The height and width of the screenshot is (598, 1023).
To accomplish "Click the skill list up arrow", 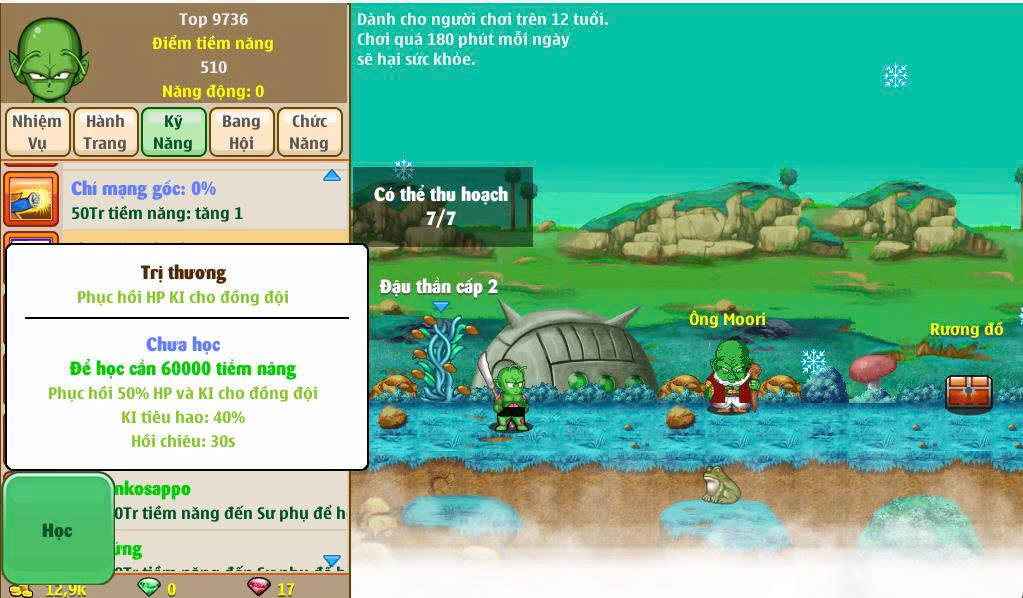I will coord(332,177).
